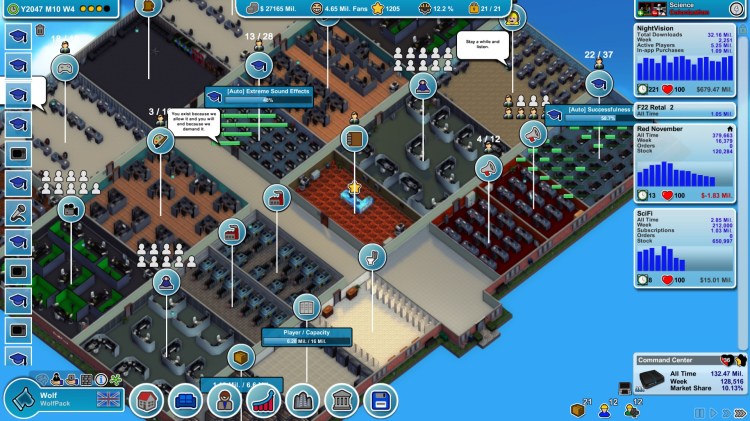Open the staff personnel menu button
The height and width of the screenshot is (421, 750).
click(224, 401)
